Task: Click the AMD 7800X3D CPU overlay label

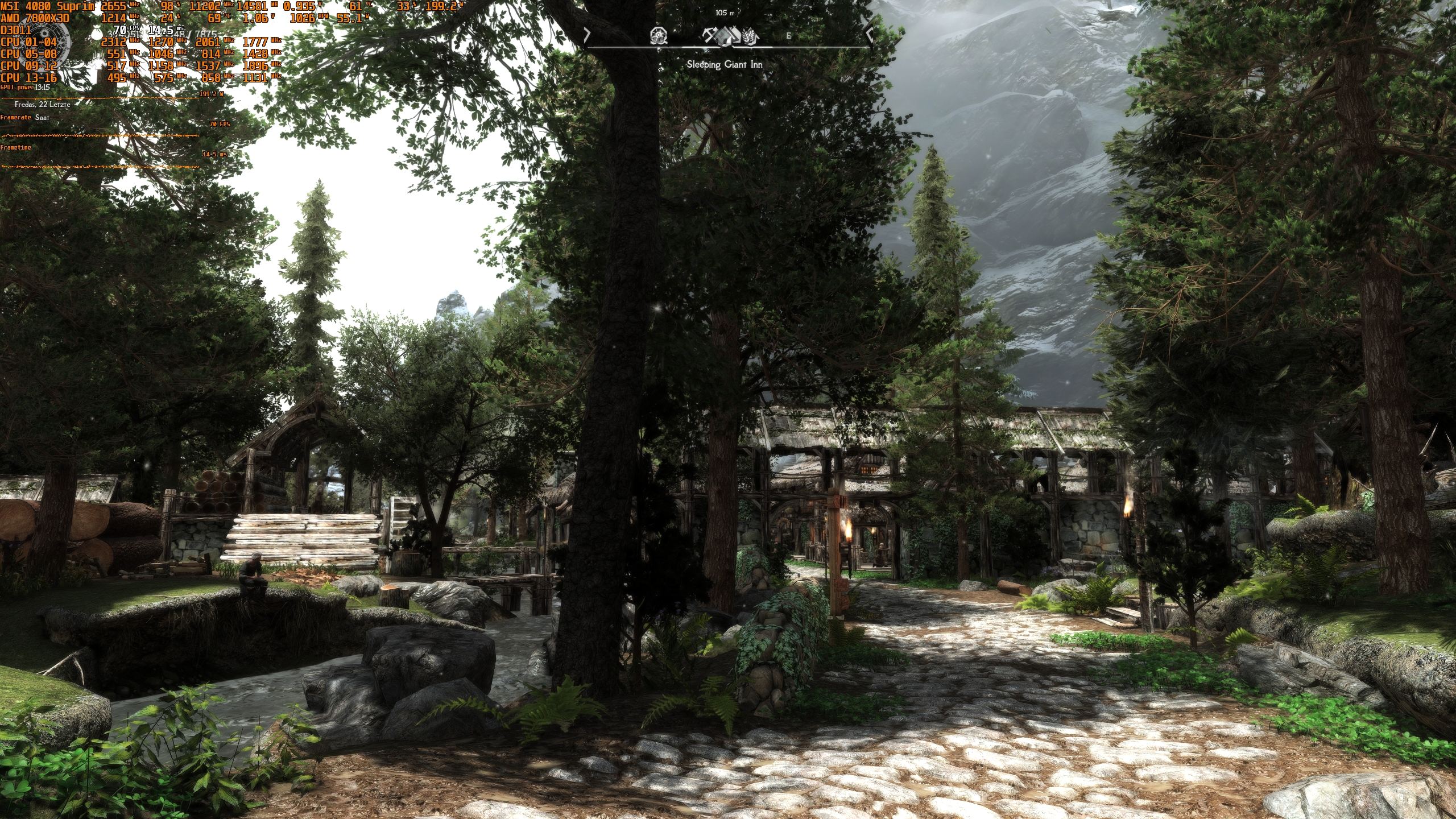Action: click(35, 18)
